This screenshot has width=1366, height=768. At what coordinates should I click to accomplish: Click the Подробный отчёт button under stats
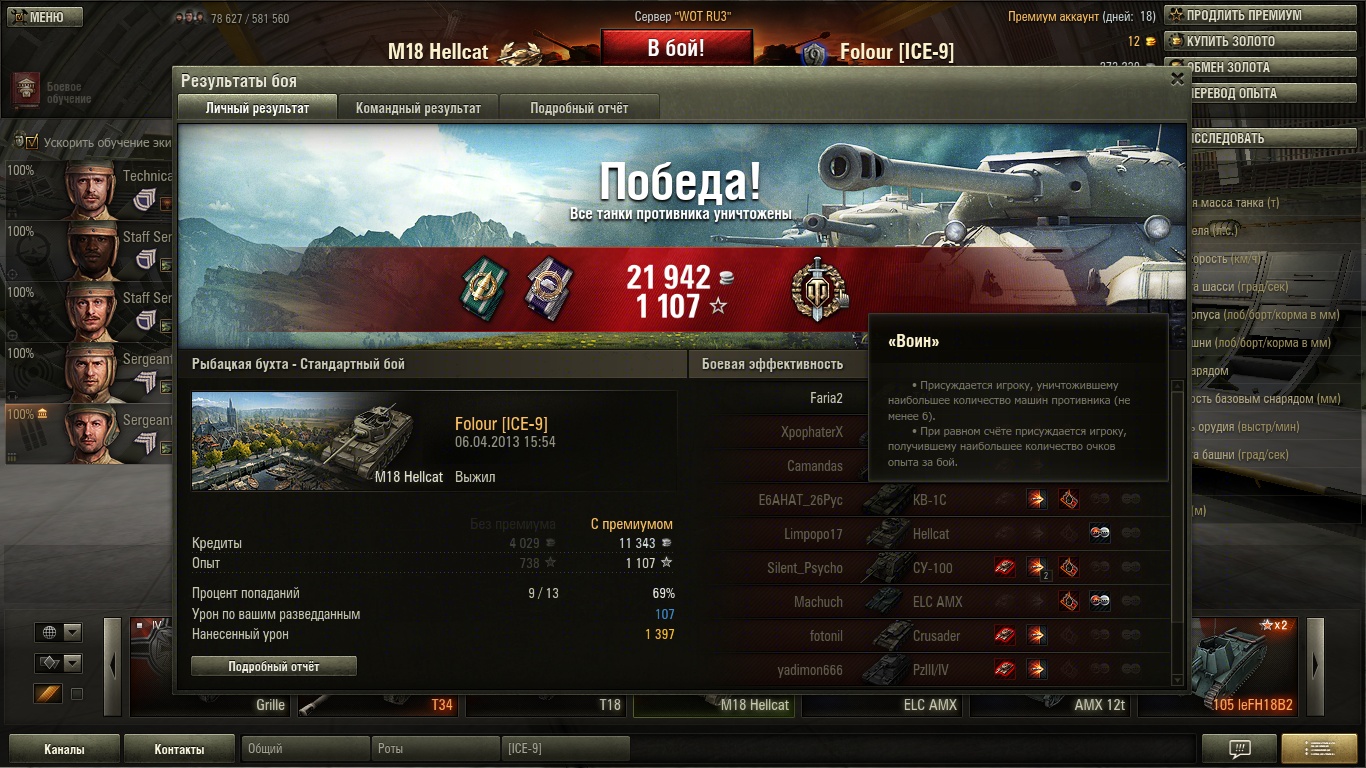[x=274, y=666]
